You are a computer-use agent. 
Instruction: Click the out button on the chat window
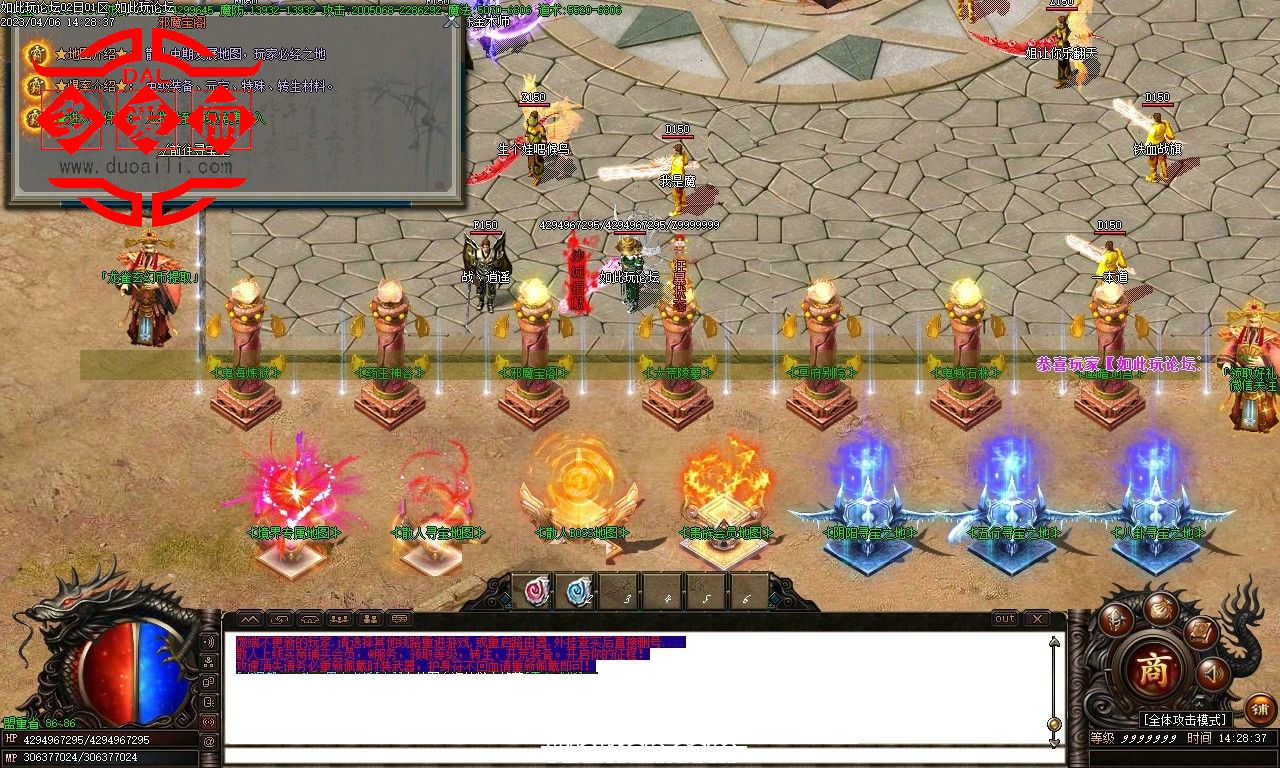point(1005,619)
